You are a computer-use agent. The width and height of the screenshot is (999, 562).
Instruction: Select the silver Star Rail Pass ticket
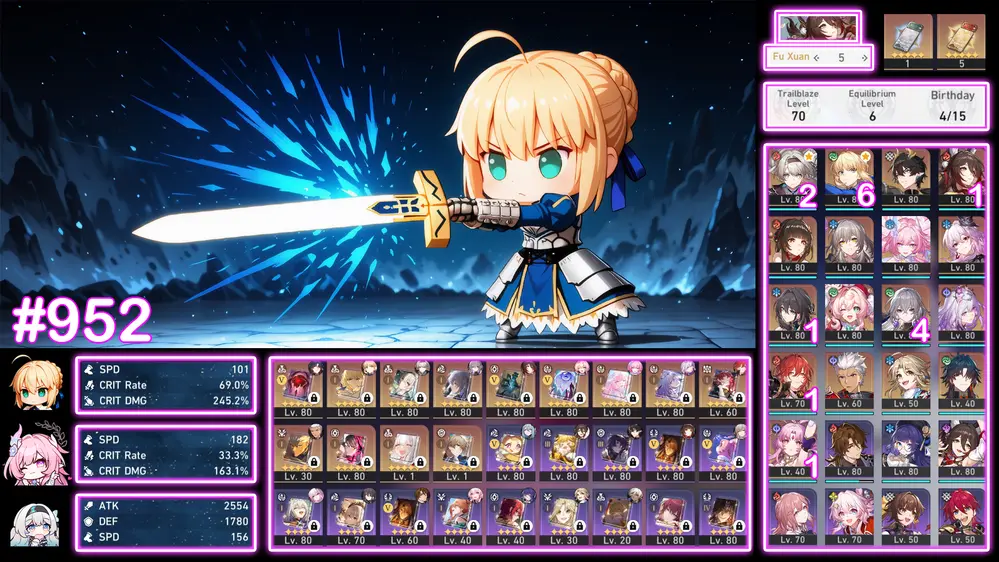pyautogui.click(x=907, y=36)
